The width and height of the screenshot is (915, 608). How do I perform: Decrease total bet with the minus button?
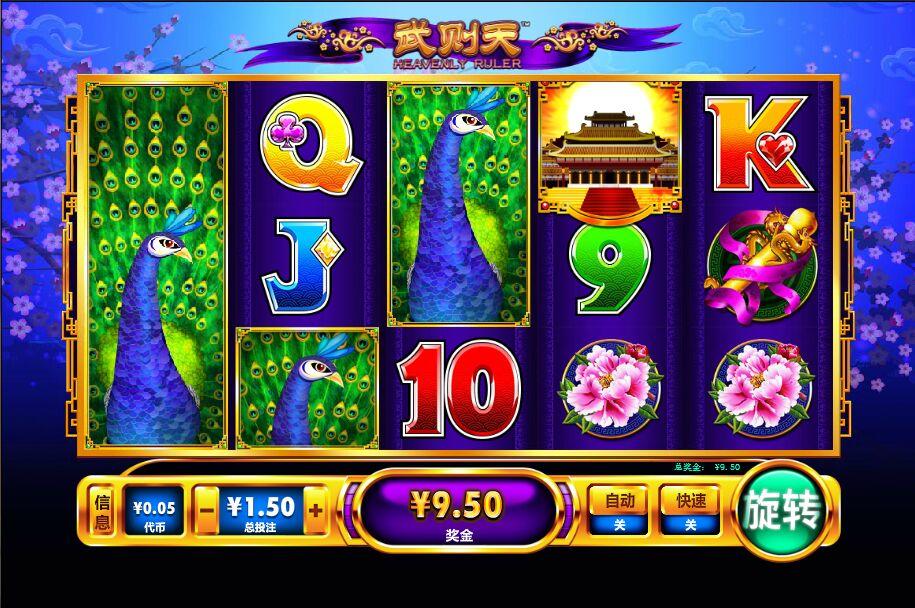[206, 511]
